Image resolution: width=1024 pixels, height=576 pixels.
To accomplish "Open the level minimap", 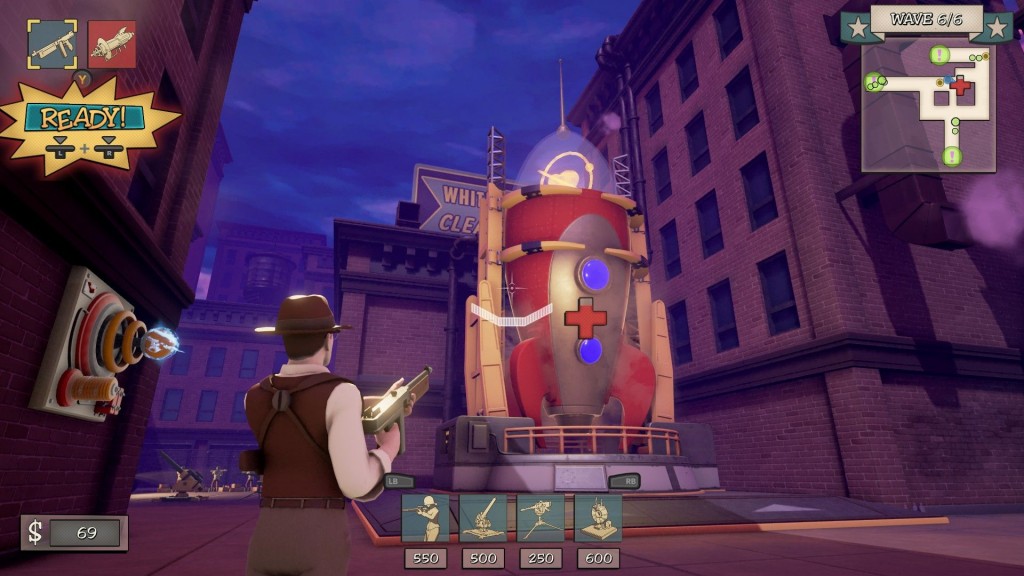I will click(928, 105).
